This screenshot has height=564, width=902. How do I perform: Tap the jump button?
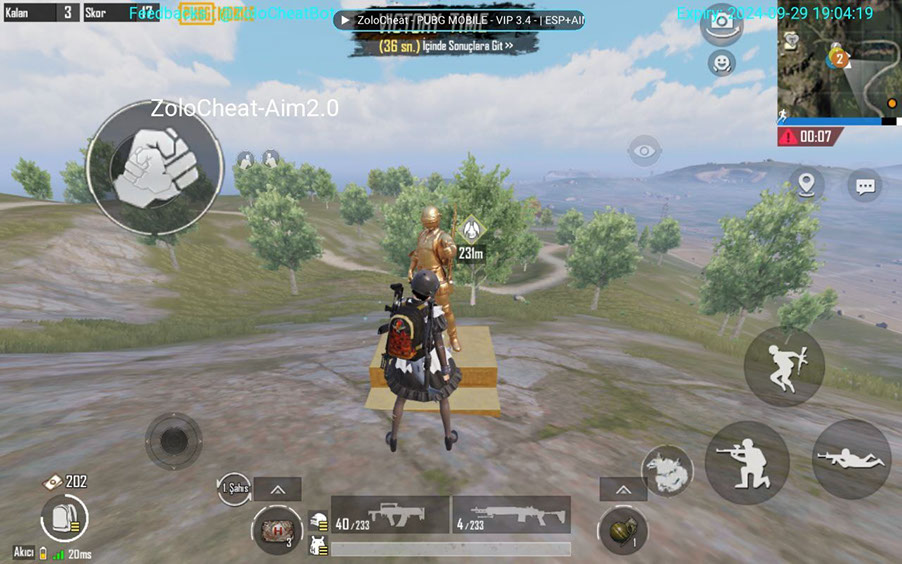(783, 367)
